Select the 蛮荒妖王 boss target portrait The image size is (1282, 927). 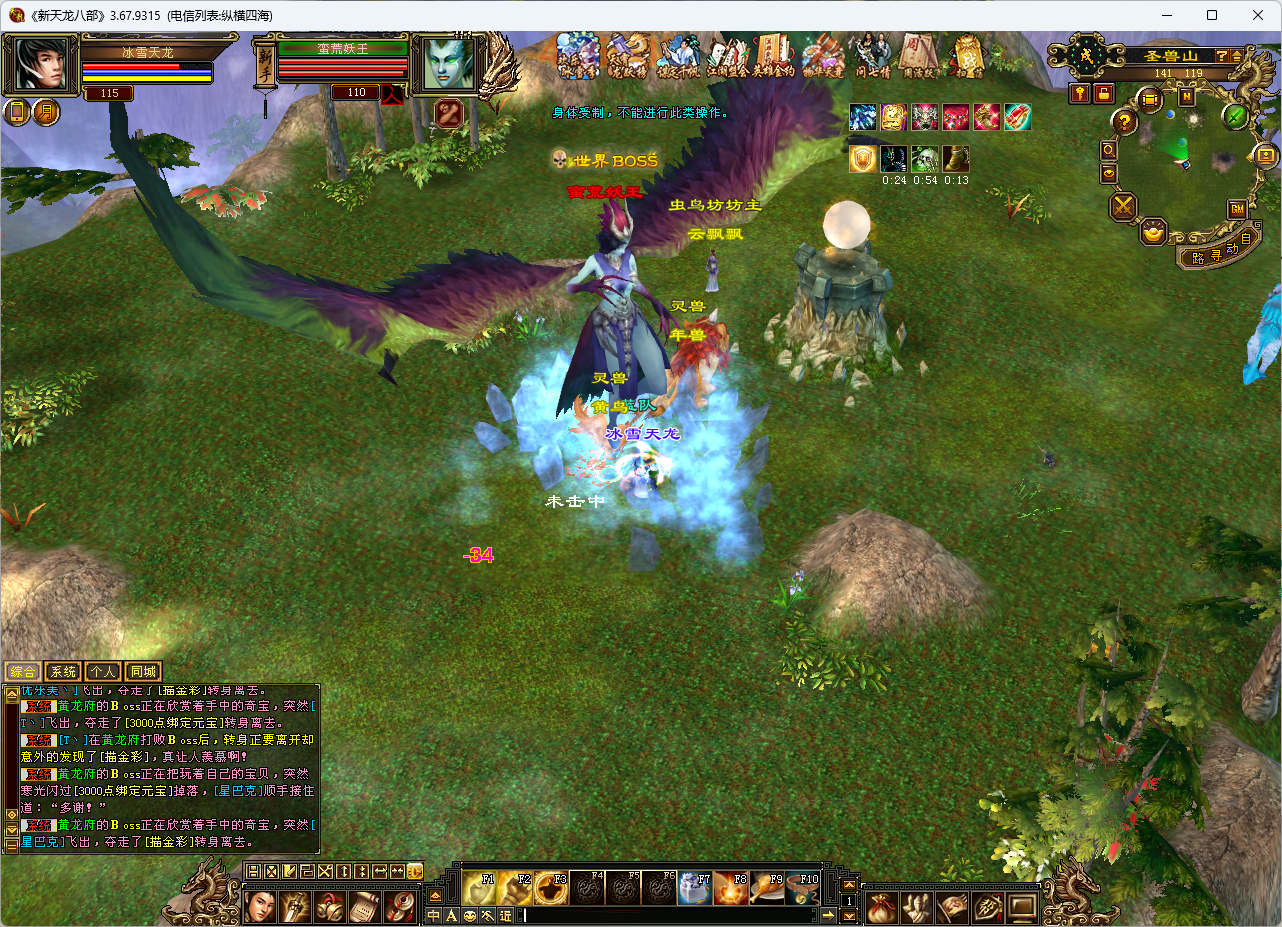pyautogui.click(x=447, y=63)
